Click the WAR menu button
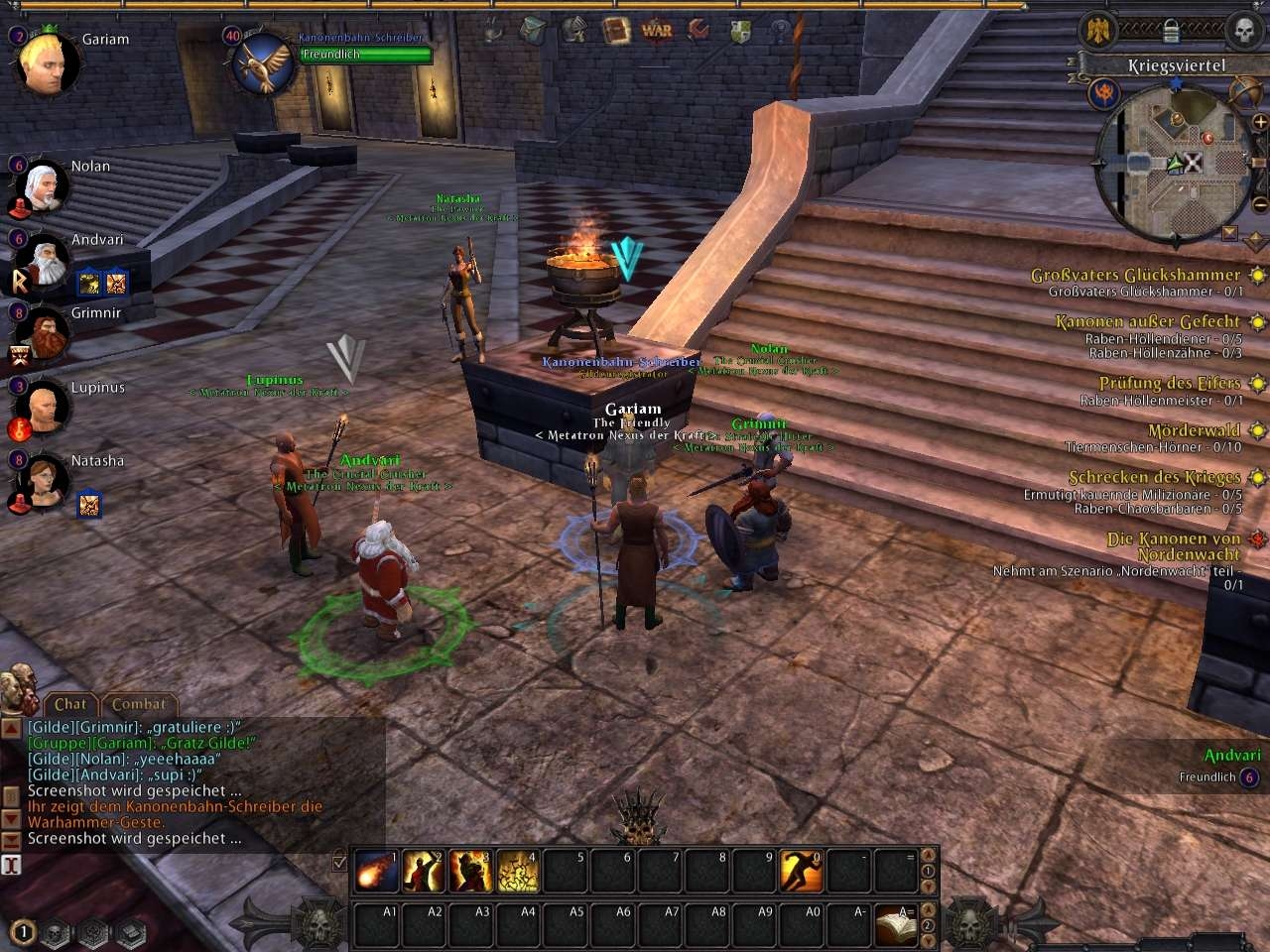 657,30
